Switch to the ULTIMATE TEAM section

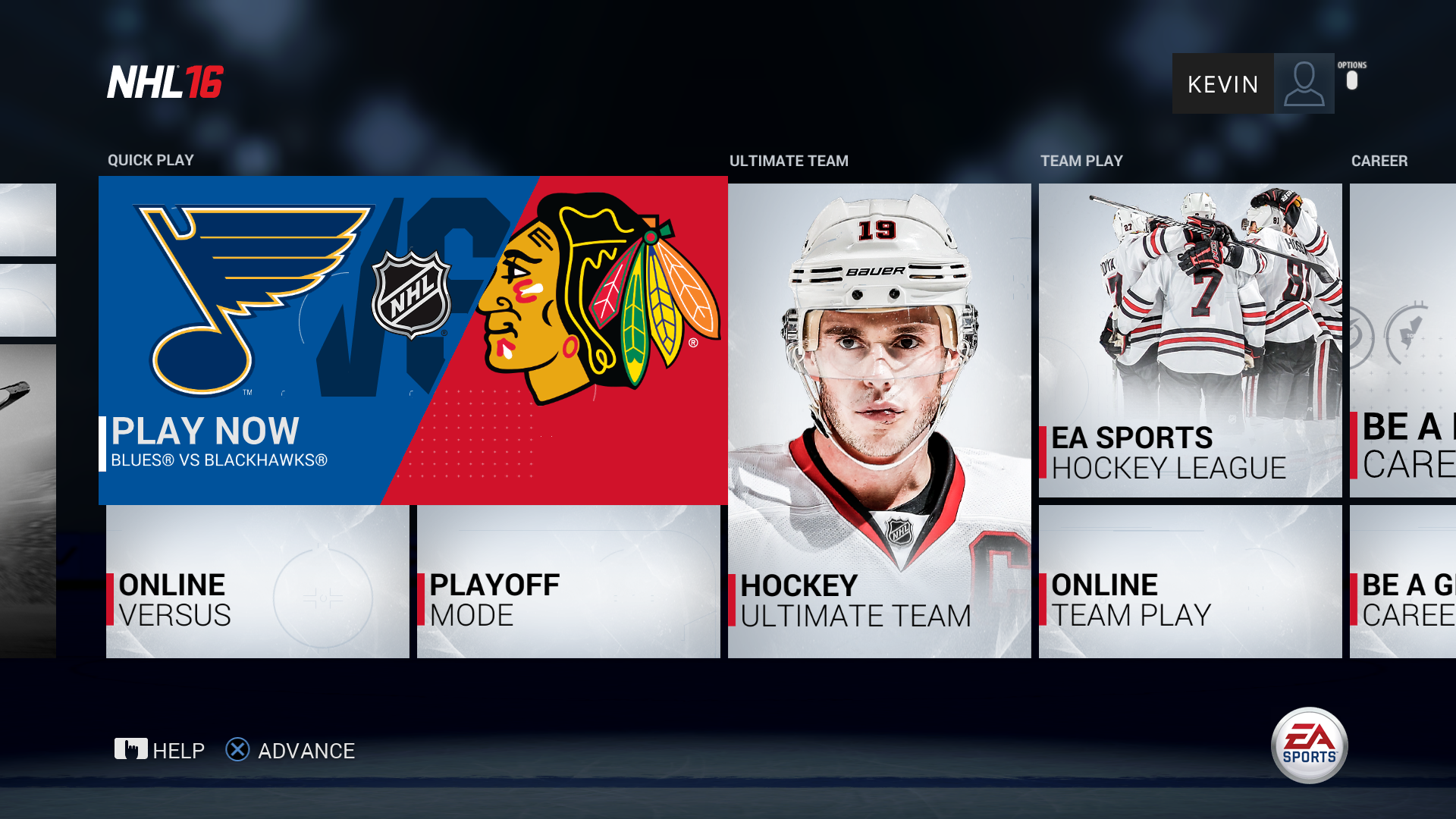point(789,160)
